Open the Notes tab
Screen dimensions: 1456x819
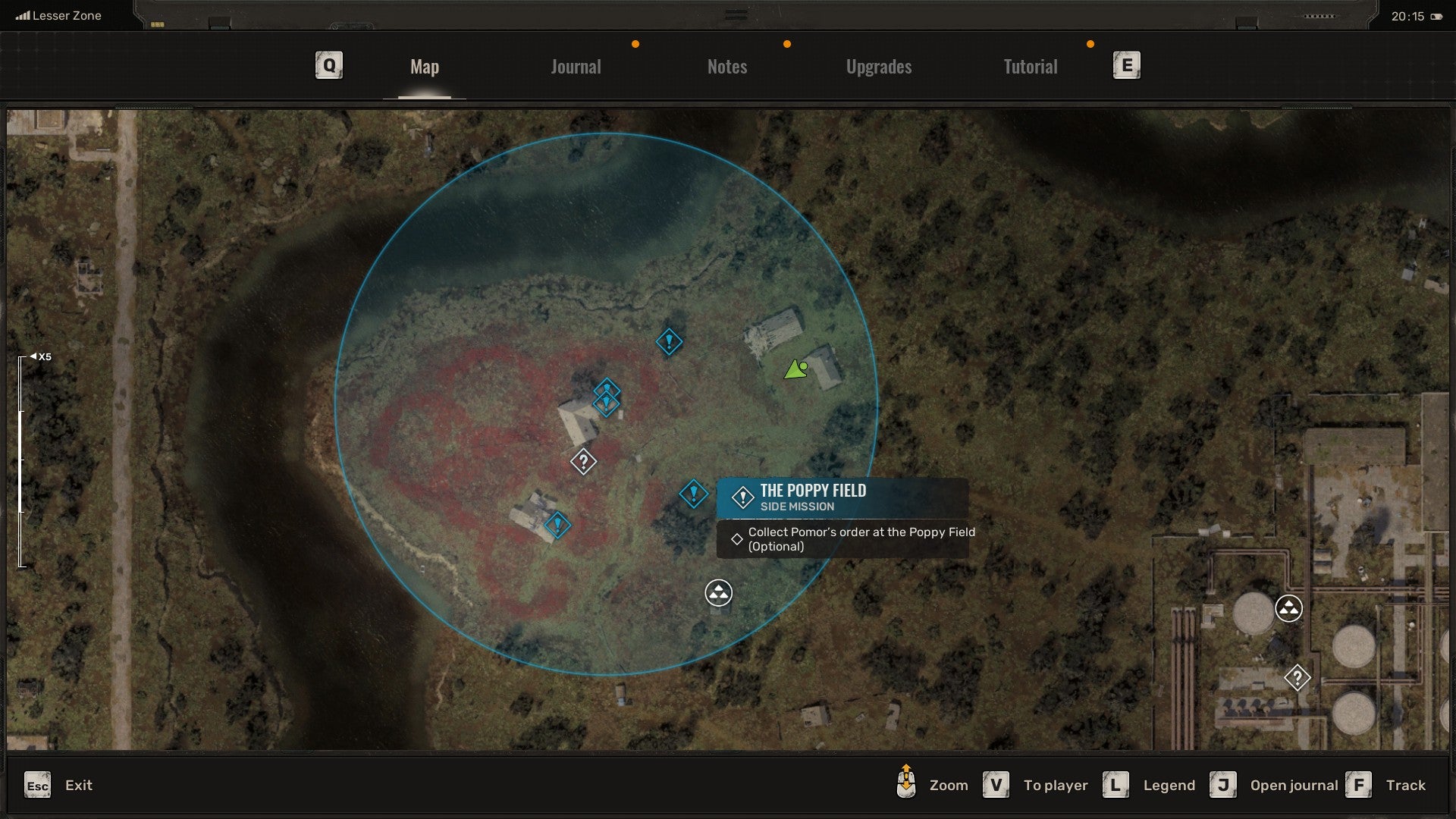pos(726,66)
